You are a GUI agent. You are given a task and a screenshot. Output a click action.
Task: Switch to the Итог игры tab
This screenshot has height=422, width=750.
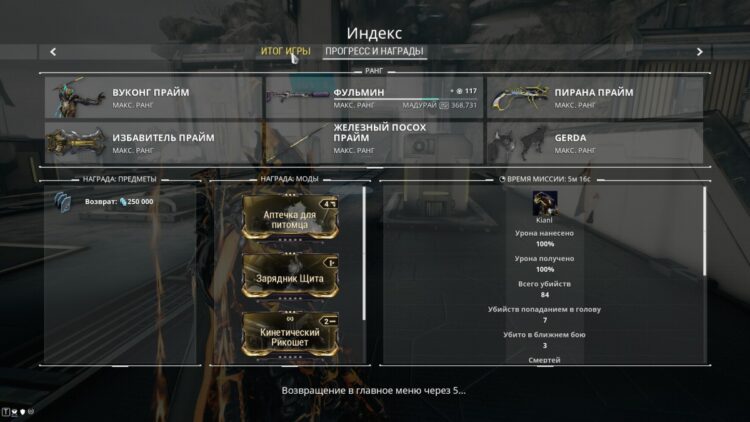(285, 51)
